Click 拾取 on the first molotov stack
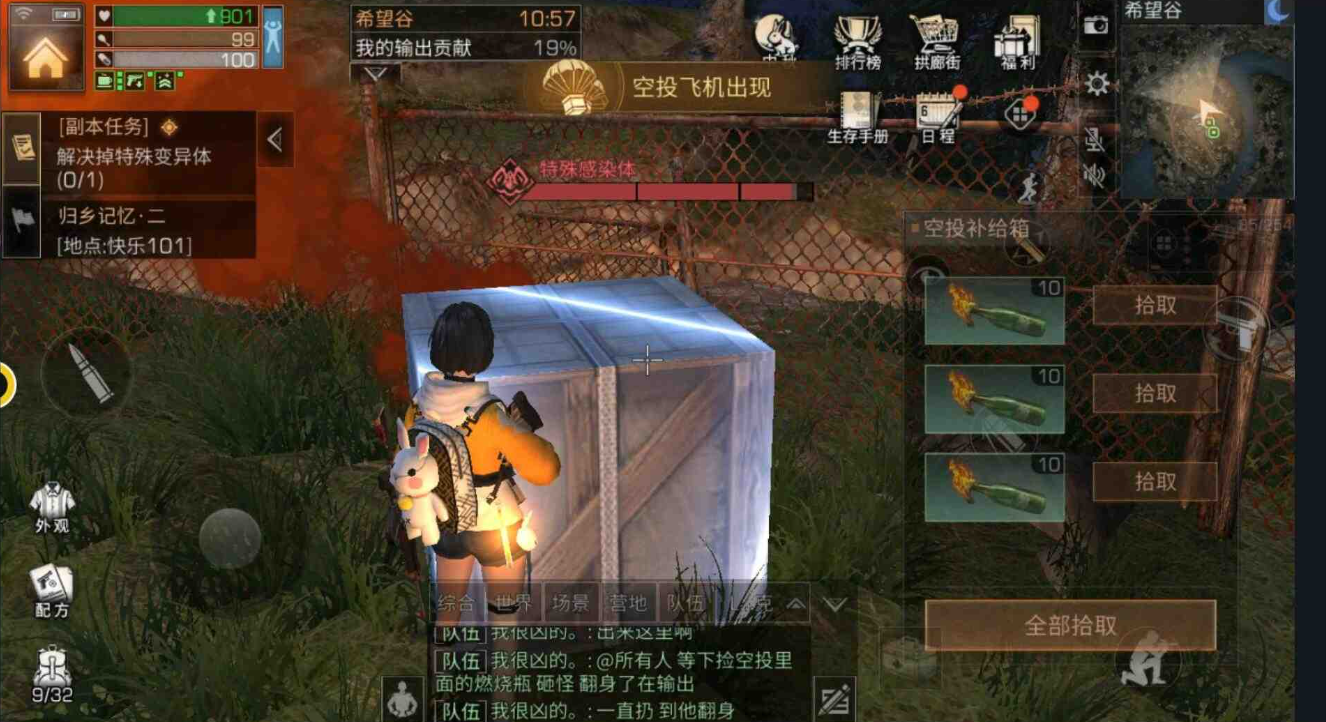Image resolution: width=1326 pixels, height=722 pixels. (x=1156, y=305)
